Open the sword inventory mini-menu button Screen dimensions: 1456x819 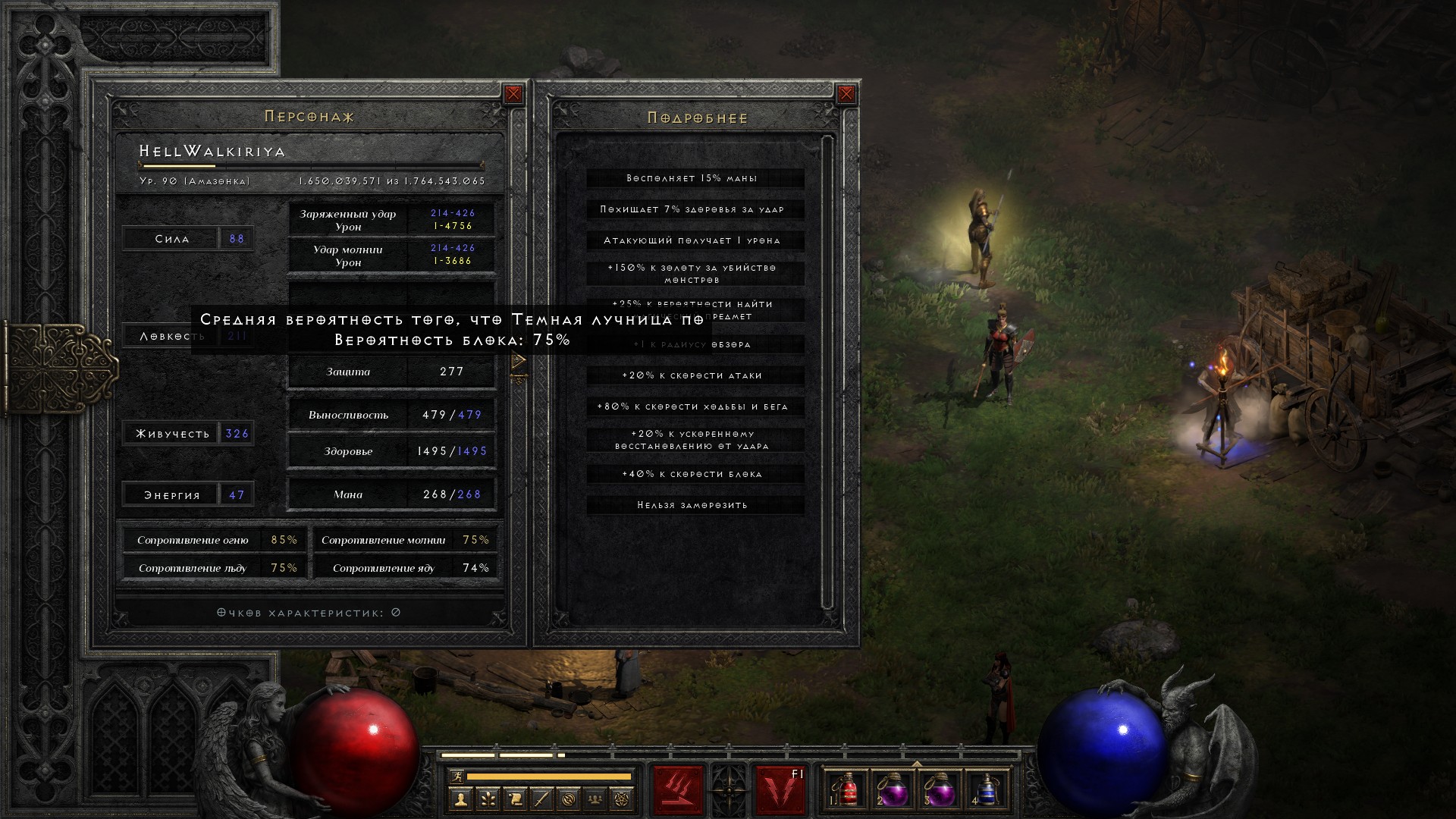point(541,799)
